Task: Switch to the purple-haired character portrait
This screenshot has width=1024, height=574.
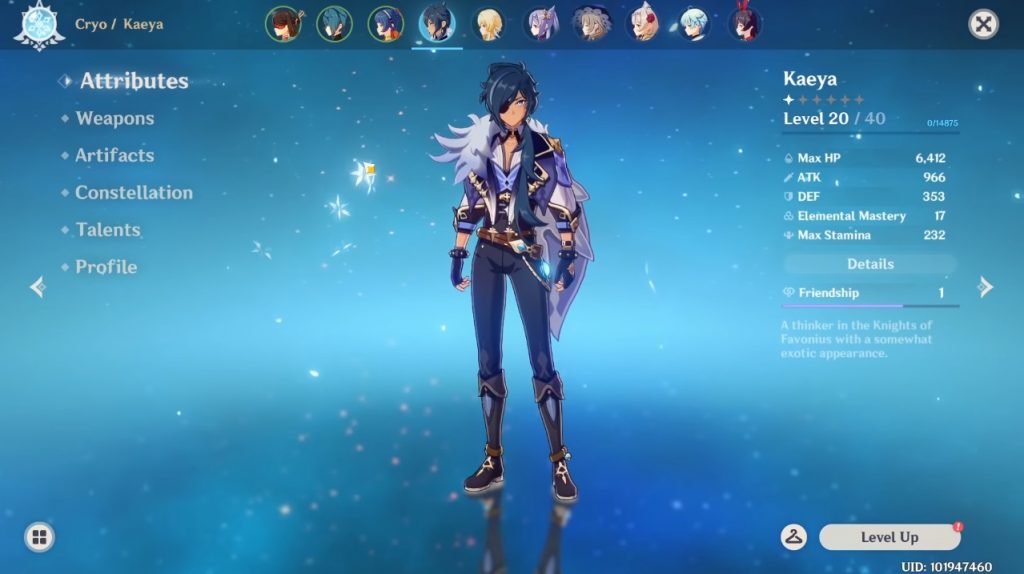Action: pos(541,23)
